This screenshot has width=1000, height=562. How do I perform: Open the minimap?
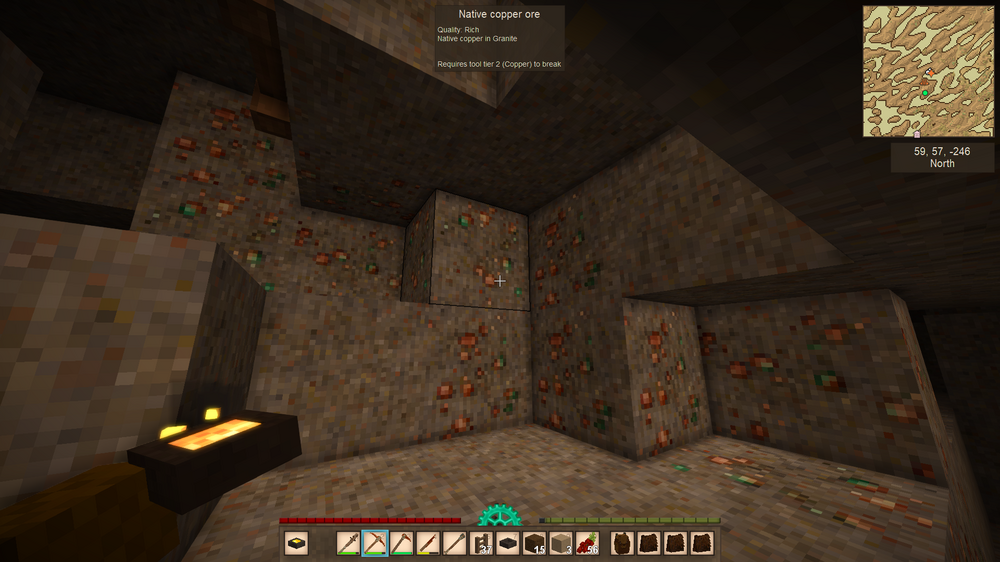pos(929,71)
